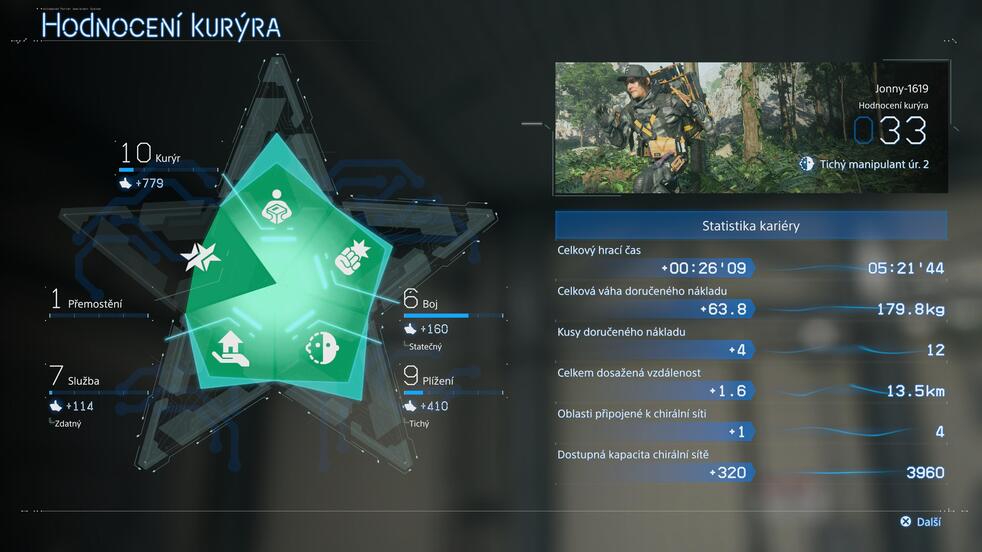Click the Další button to continue

point(921,521)
